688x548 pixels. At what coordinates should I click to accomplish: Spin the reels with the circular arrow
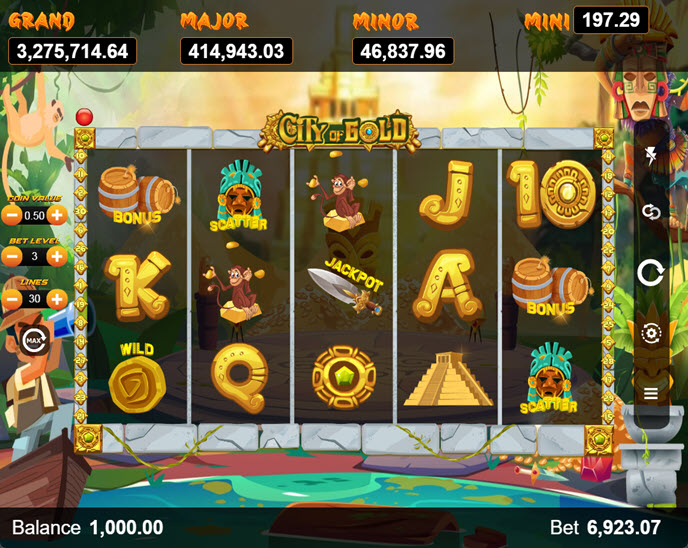651,272
